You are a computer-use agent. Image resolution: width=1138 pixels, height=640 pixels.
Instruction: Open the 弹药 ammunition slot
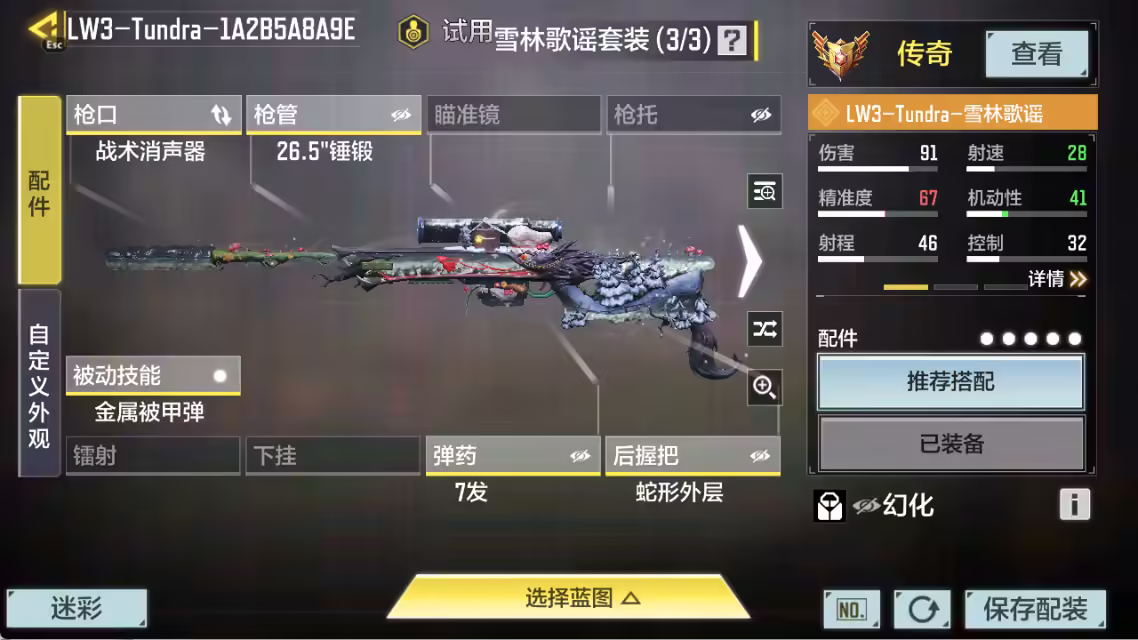coord(513,456)
